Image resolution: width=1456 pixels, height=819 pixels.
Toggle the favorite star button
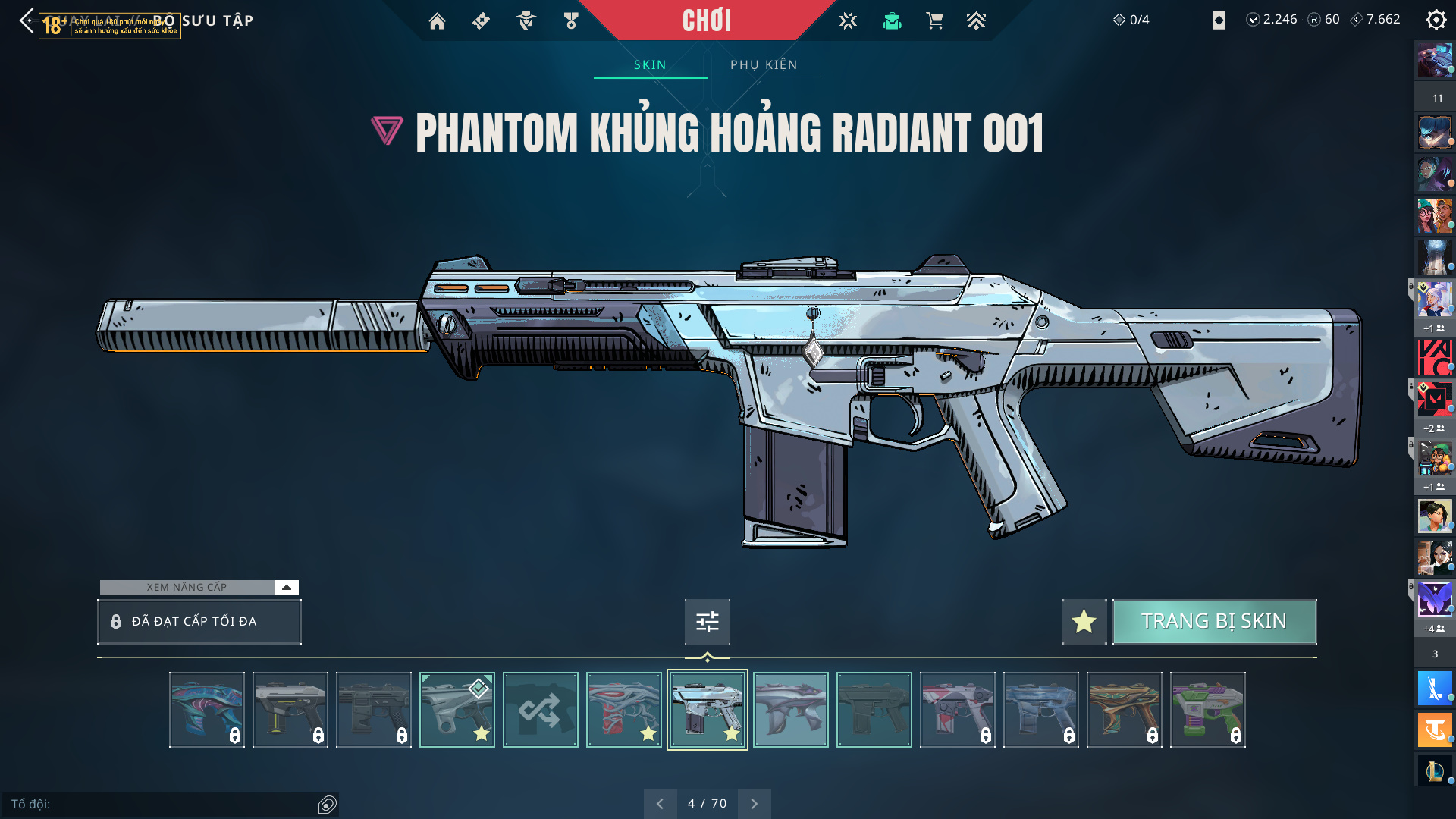pyautogui.click(x=1084, y=622)
